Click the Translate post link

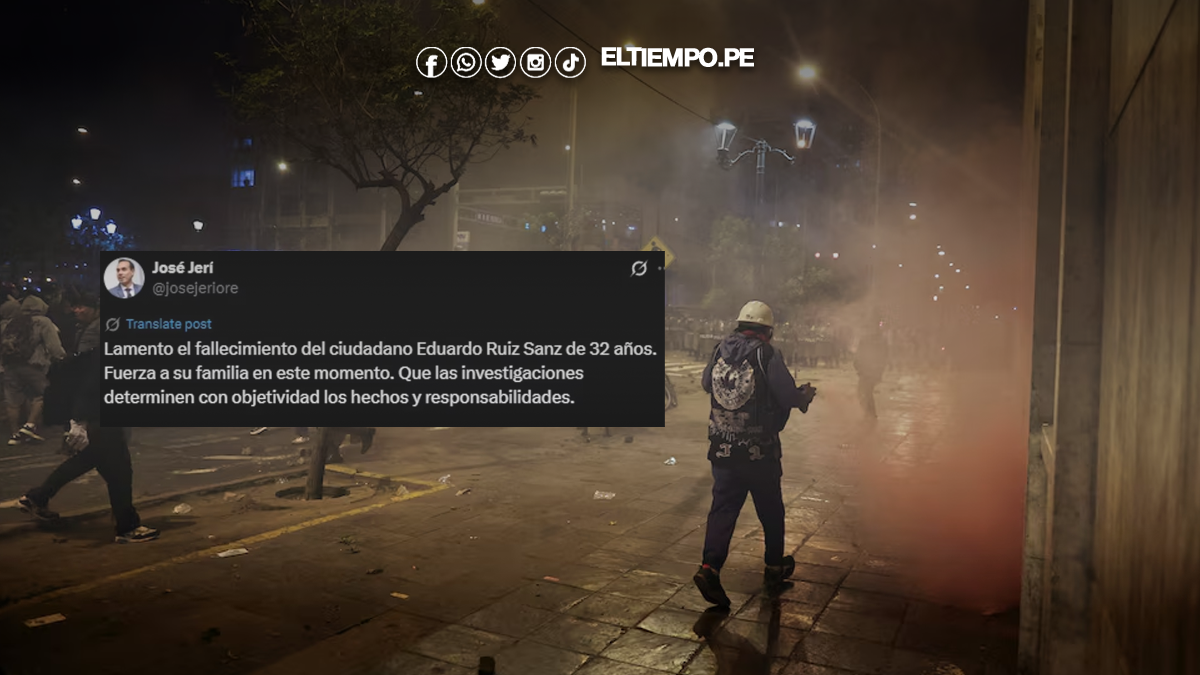click(168, 324)
